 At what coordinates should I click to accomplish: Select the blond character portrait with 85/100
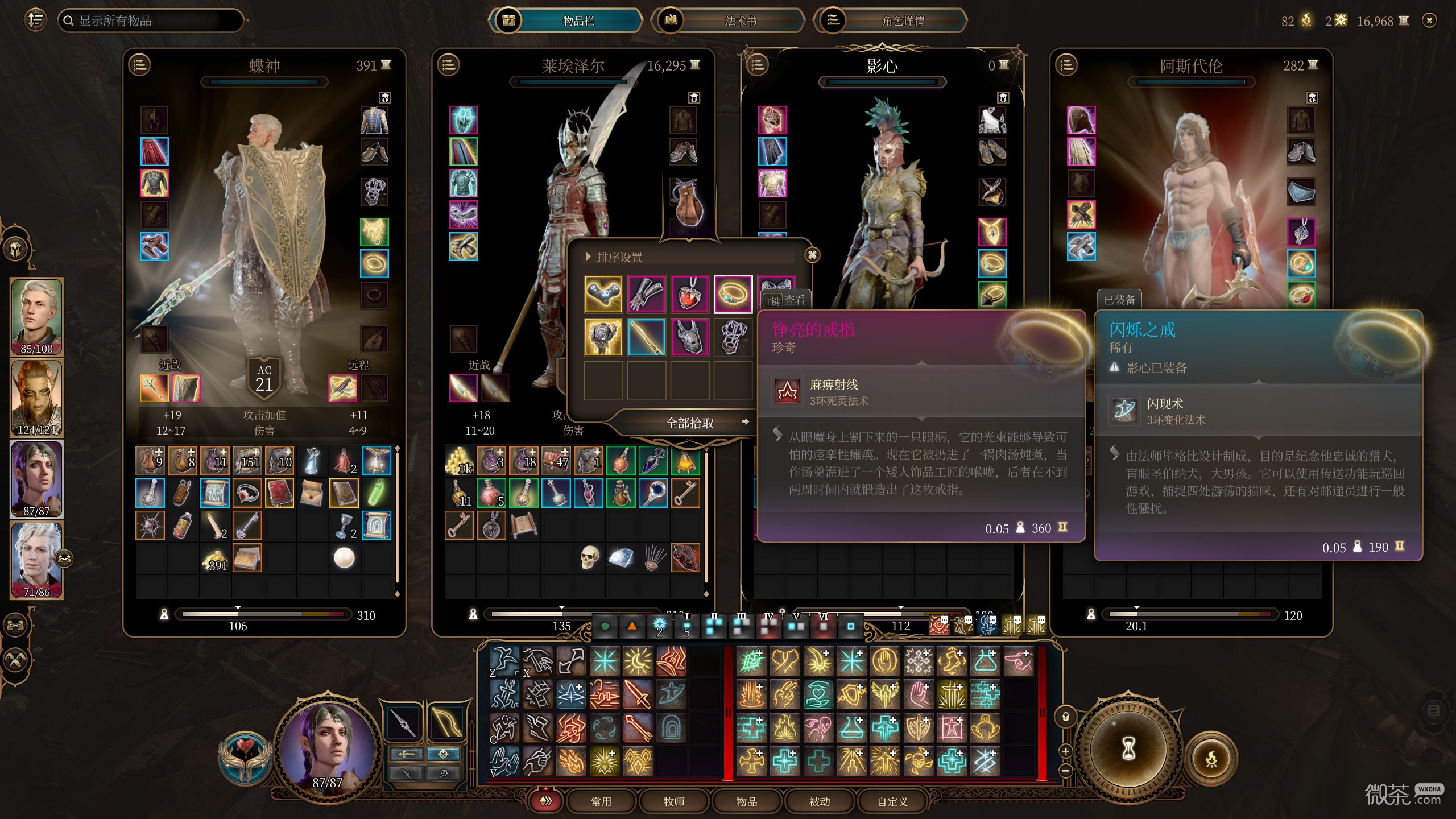36,316
